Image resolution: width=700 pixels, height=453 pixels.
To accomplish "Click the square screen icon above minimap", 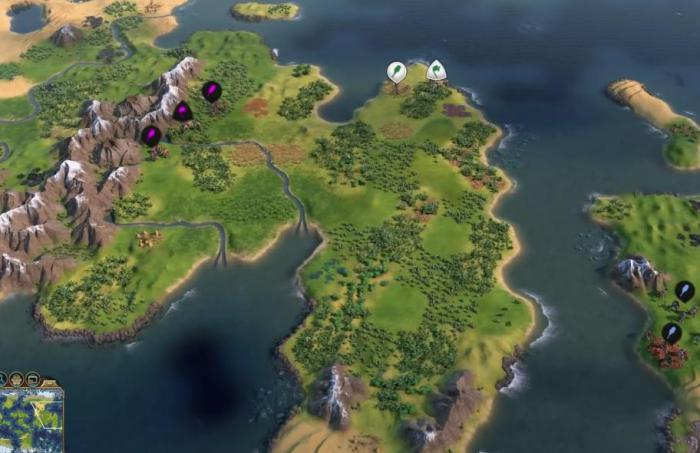I will (x=33, y=379).
